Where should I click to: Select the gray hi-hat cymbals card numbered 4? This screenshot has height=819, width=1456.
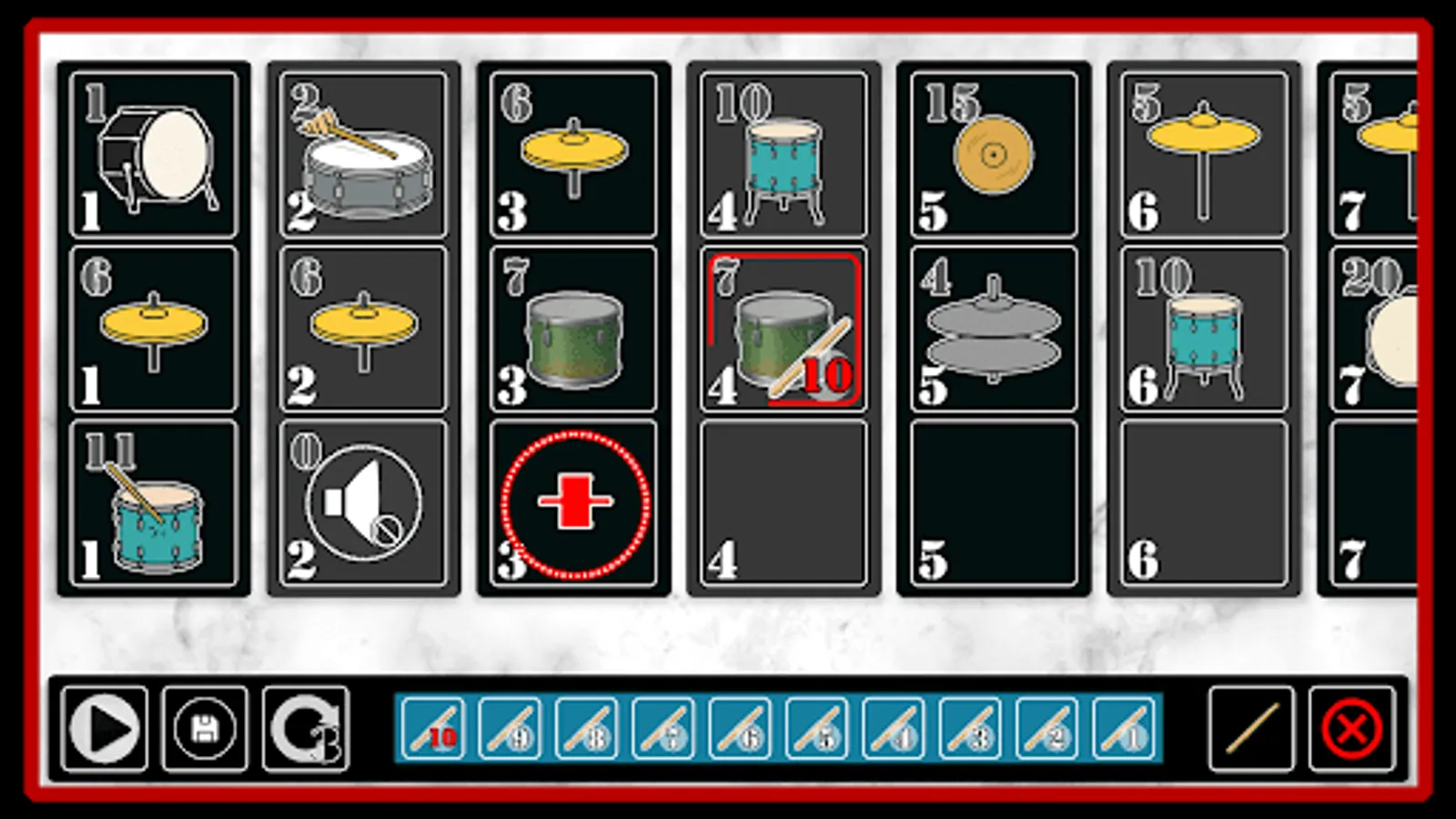pyautogui.click(x=992, y=332)
